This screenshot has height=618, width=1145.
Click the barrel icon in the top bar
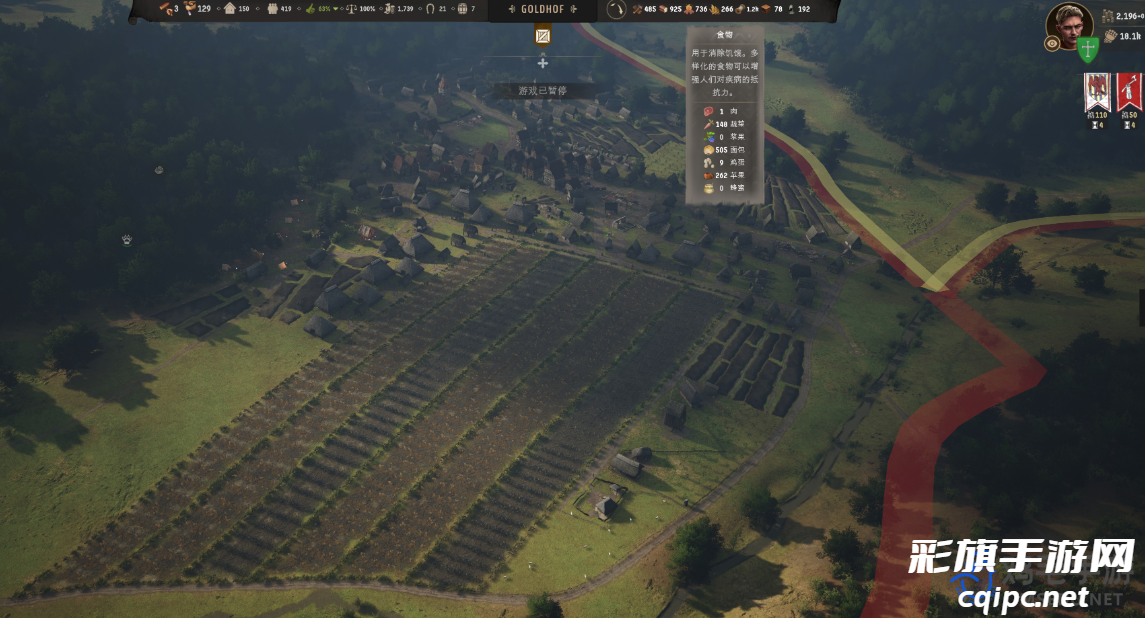(x=462, y=9)
